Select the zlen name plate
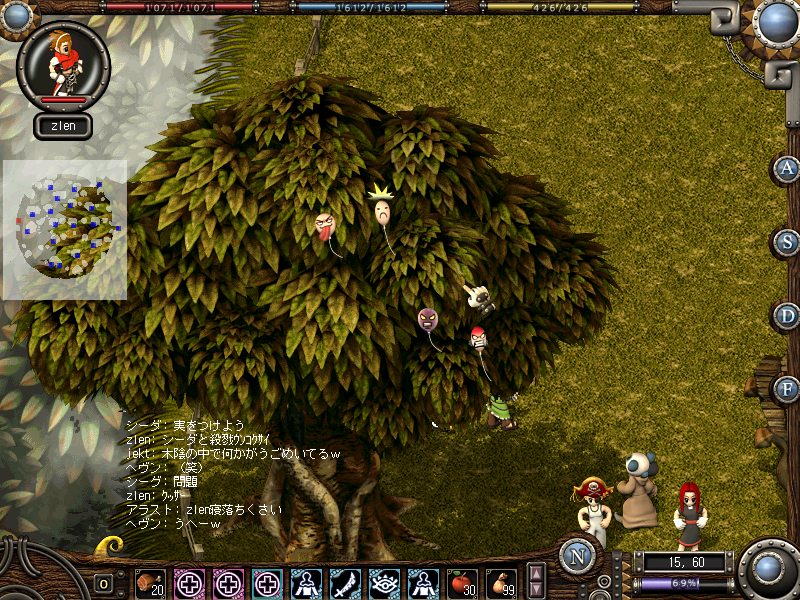 pos(62,126)
